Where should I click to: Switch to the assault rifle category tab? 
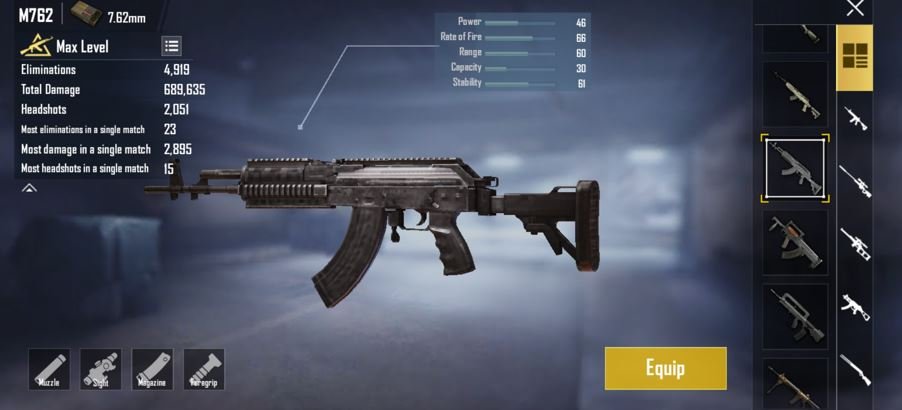pyautogui.click(x=855, y=118)
